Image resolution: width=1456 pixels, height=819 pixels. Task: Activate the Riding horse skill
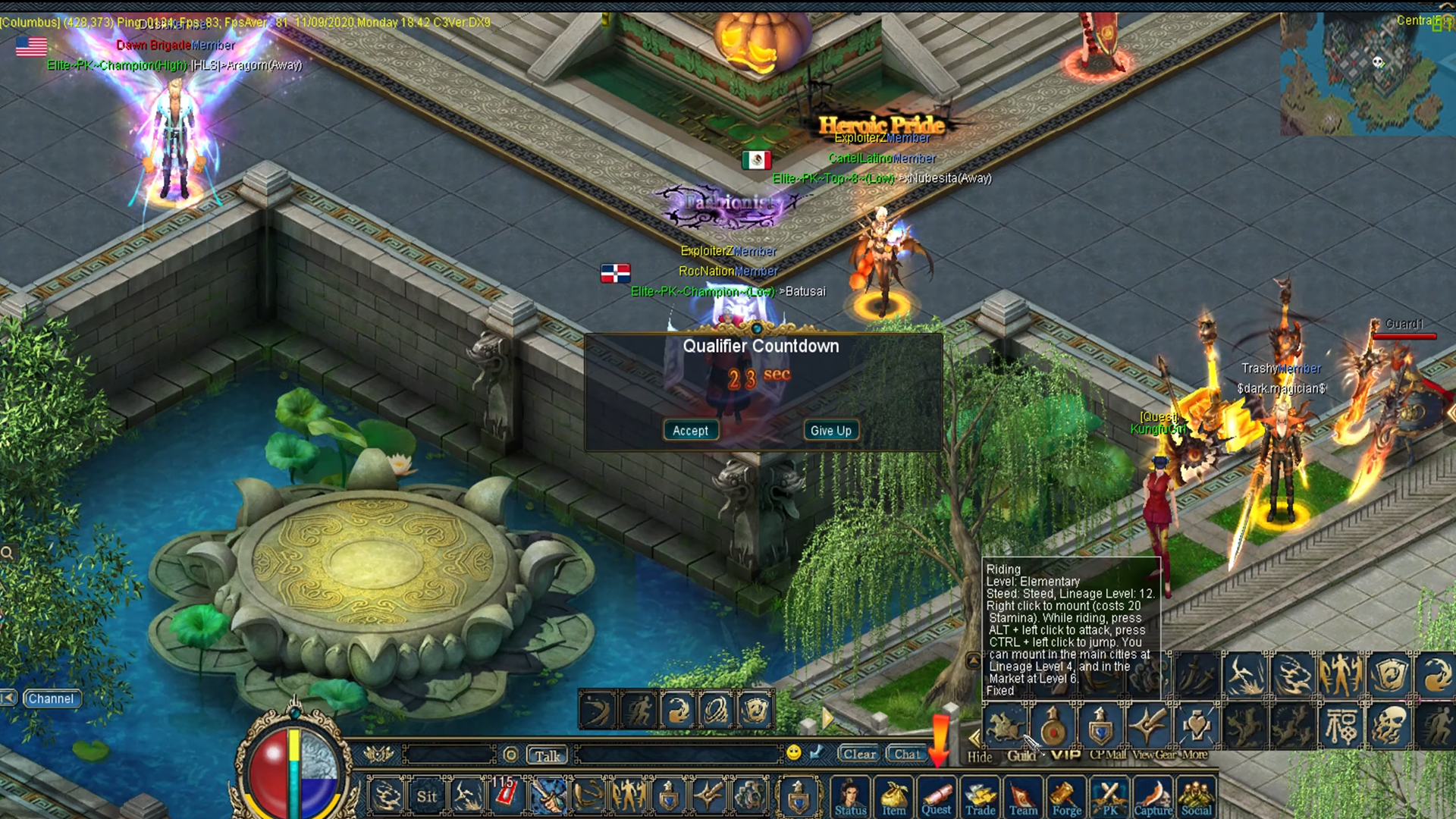pyautogui.click(x=1005, y=726)
